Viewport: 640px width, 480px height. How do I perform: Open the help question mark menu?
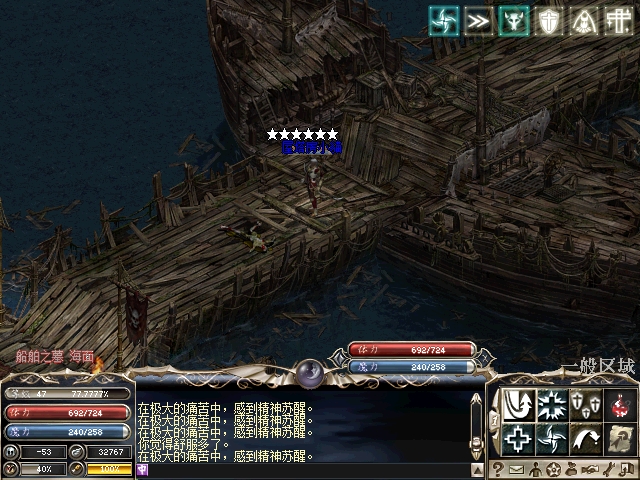pos(498,470)
